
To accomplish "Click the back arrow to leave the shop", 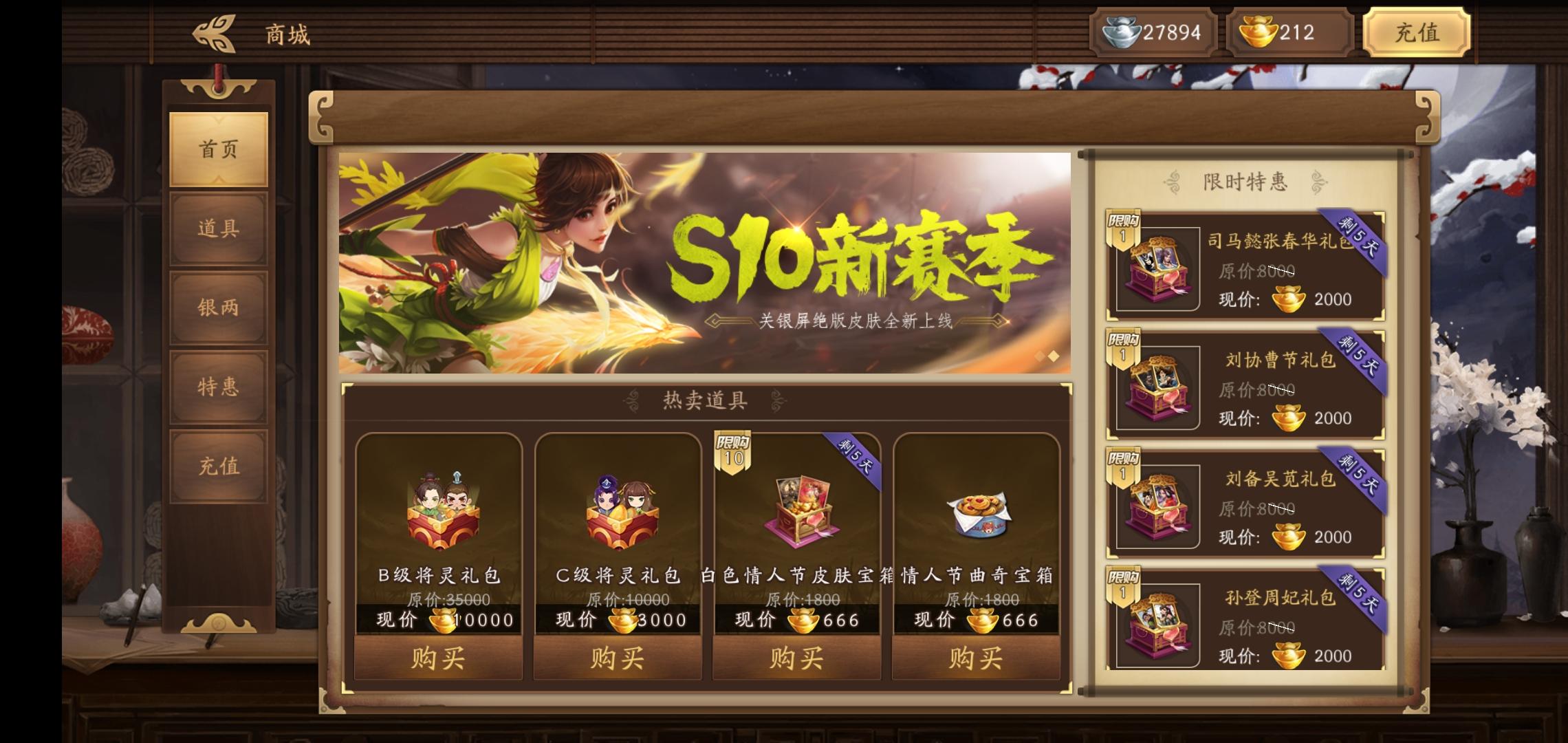I will pyautogui.click(x=215, y=32).
